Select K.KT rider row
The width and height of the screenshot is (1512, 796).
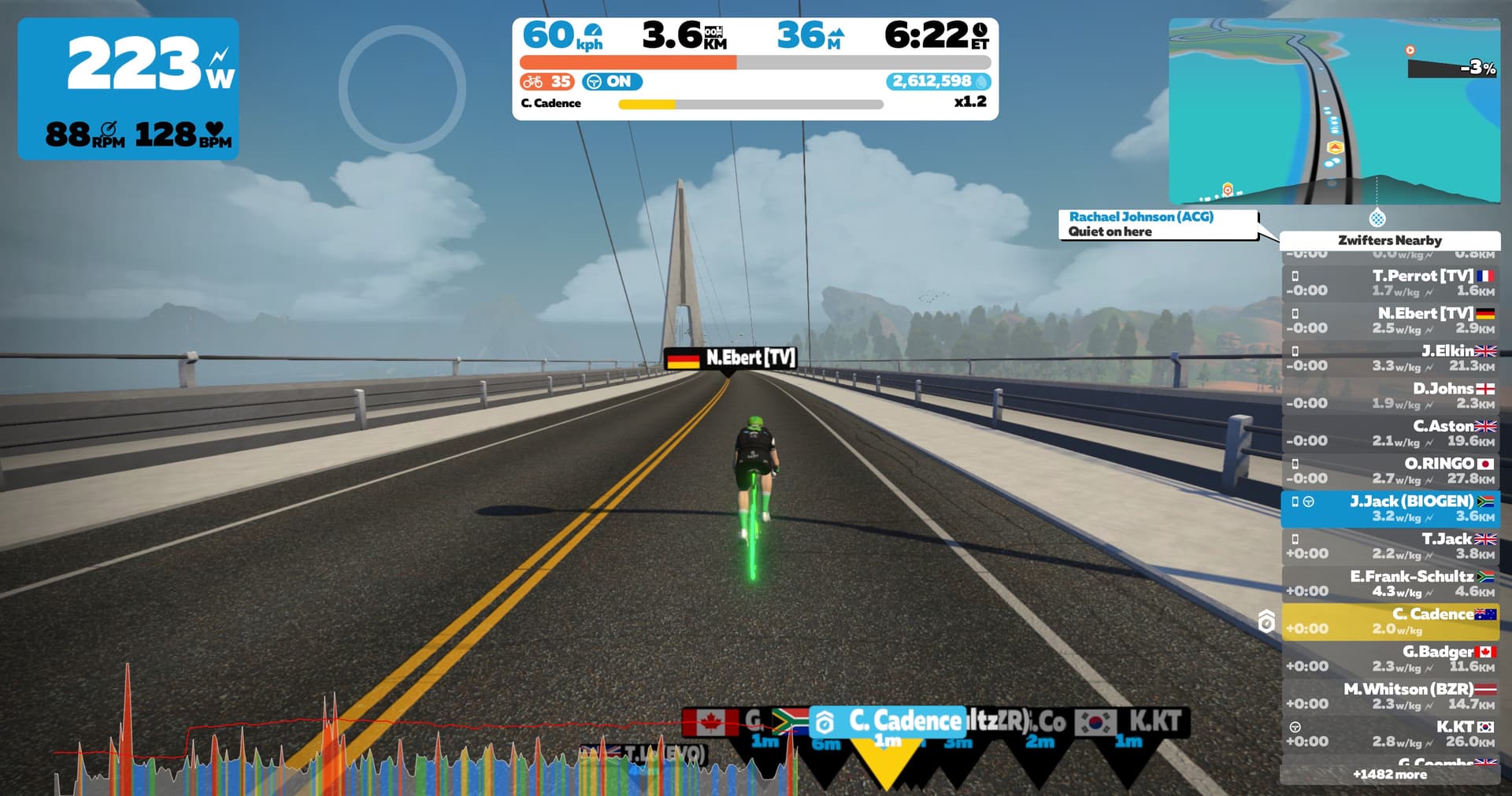(x=1390, y=734)
